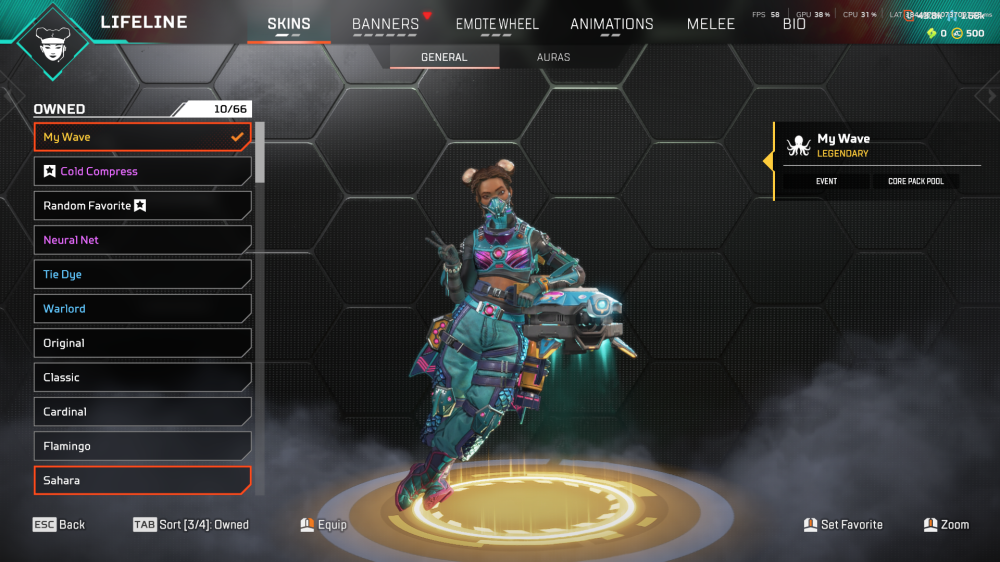Pick the Random Favorite option
The height and width of the screenshot is (562, 1000).
click(x=142, y=206)
